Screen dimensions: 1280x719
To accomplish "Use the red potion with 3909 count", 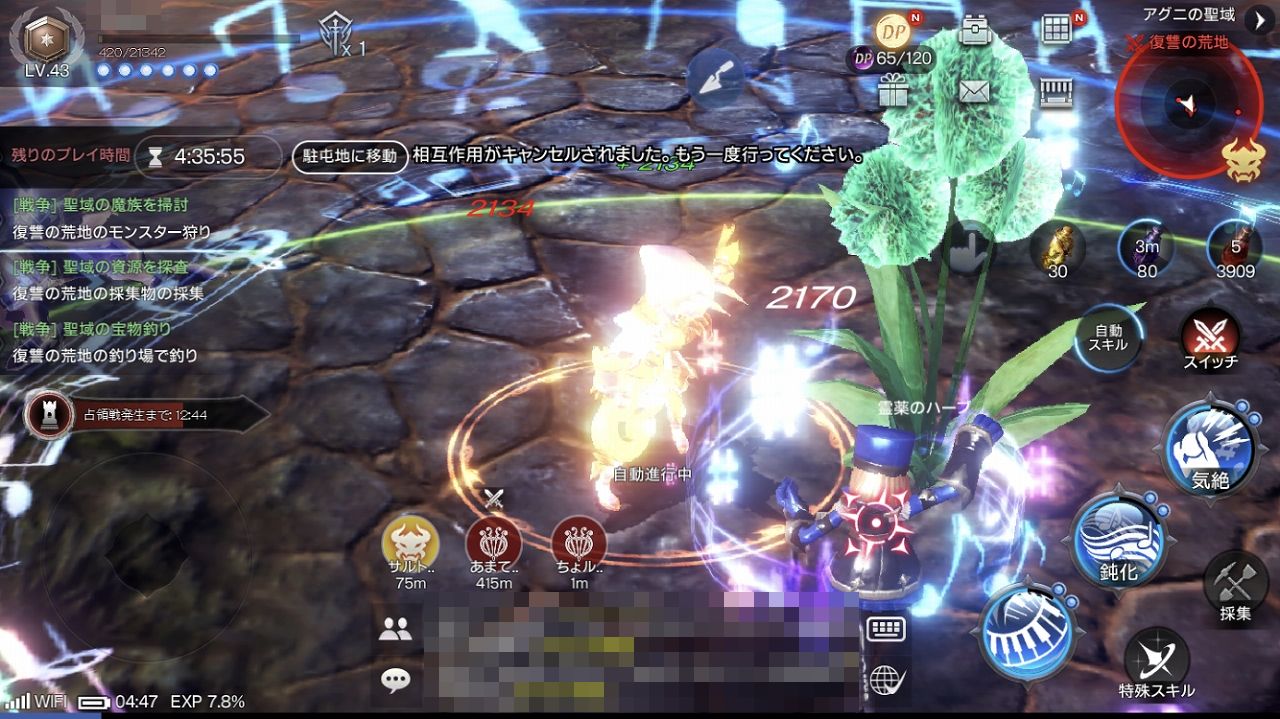I will pos(1235,248).
